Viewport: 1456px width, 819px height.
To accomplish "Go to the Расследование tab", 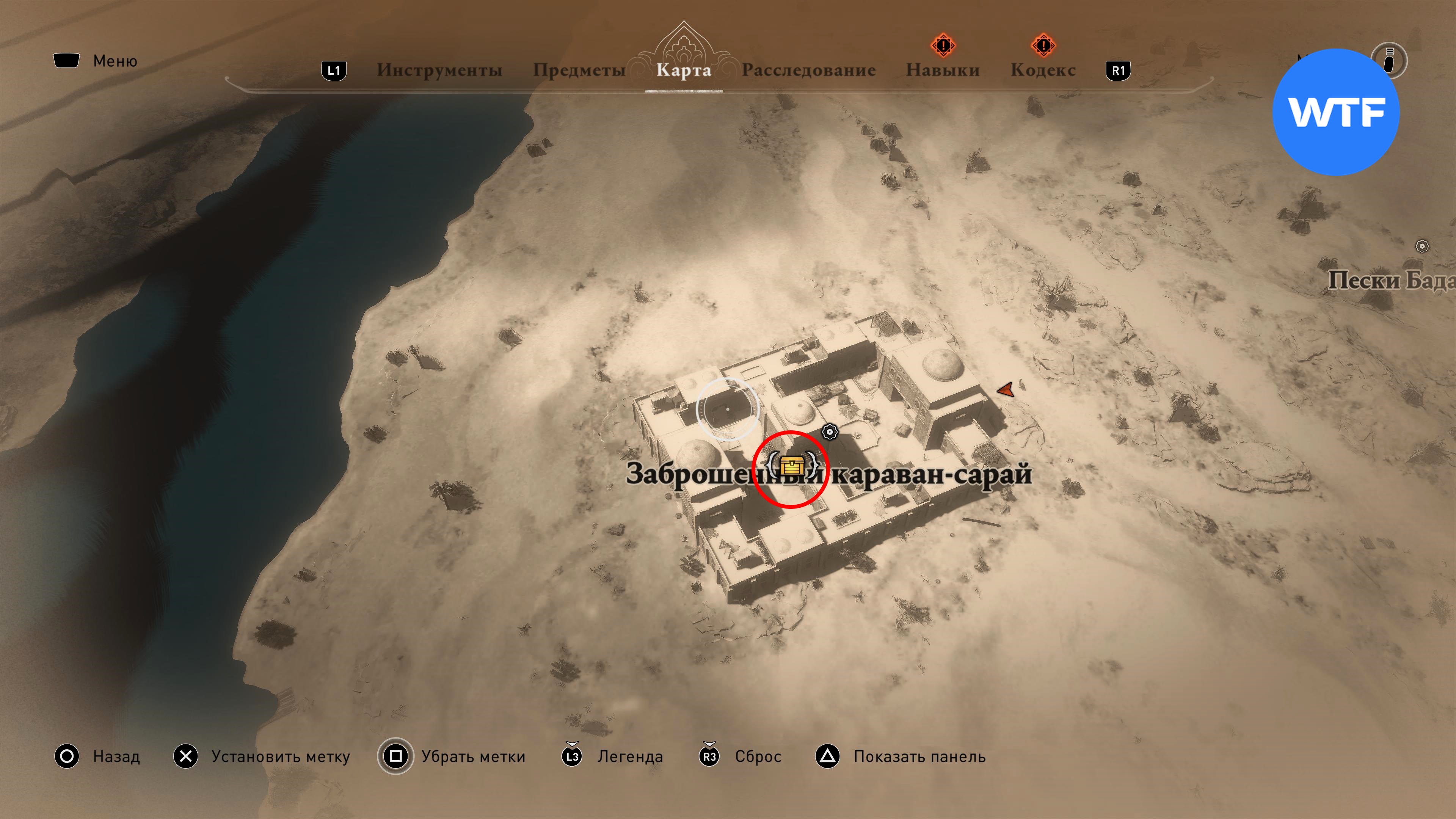I will tap(808, 70).
